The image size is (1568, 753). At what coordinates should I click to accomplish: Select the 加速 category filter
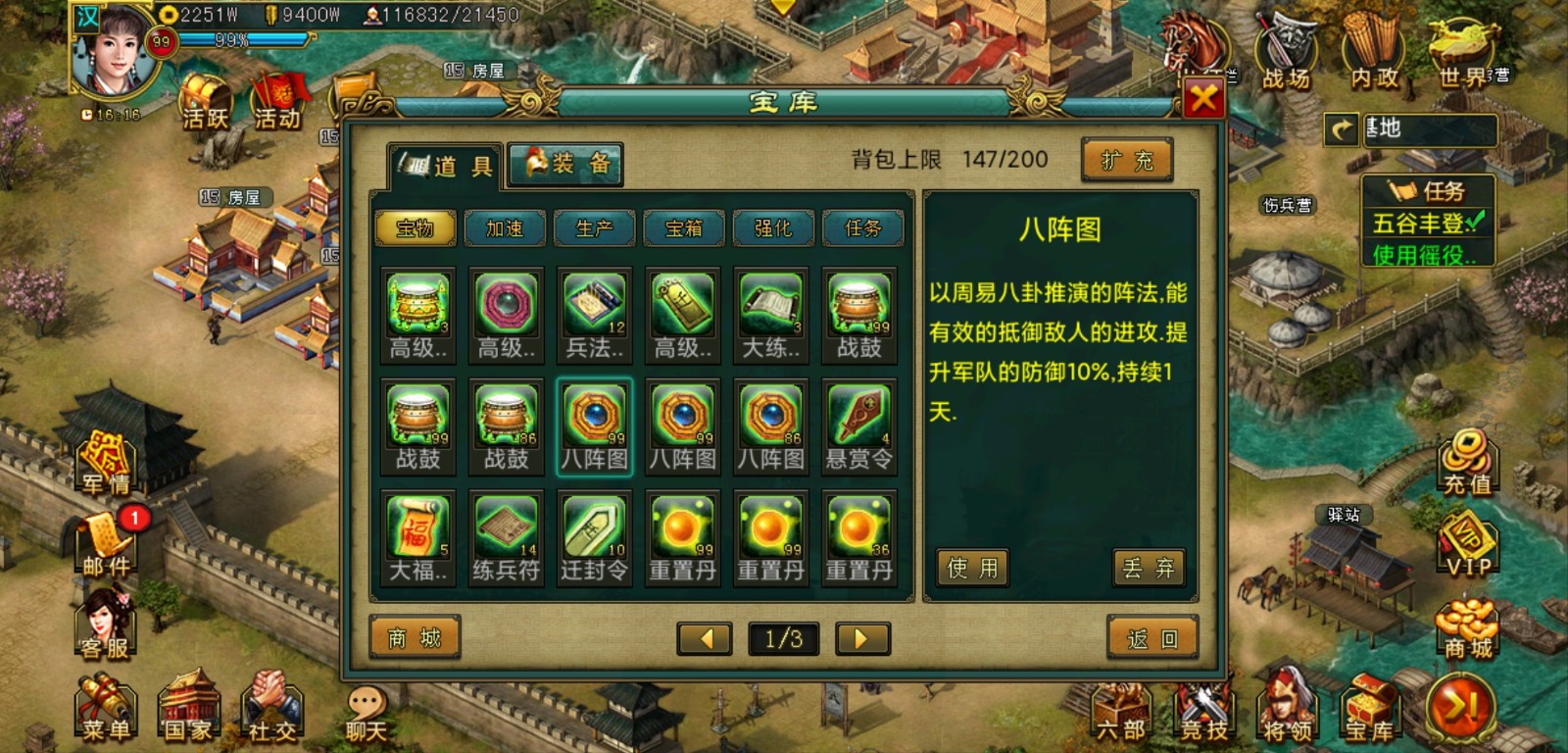click(505, 228)
